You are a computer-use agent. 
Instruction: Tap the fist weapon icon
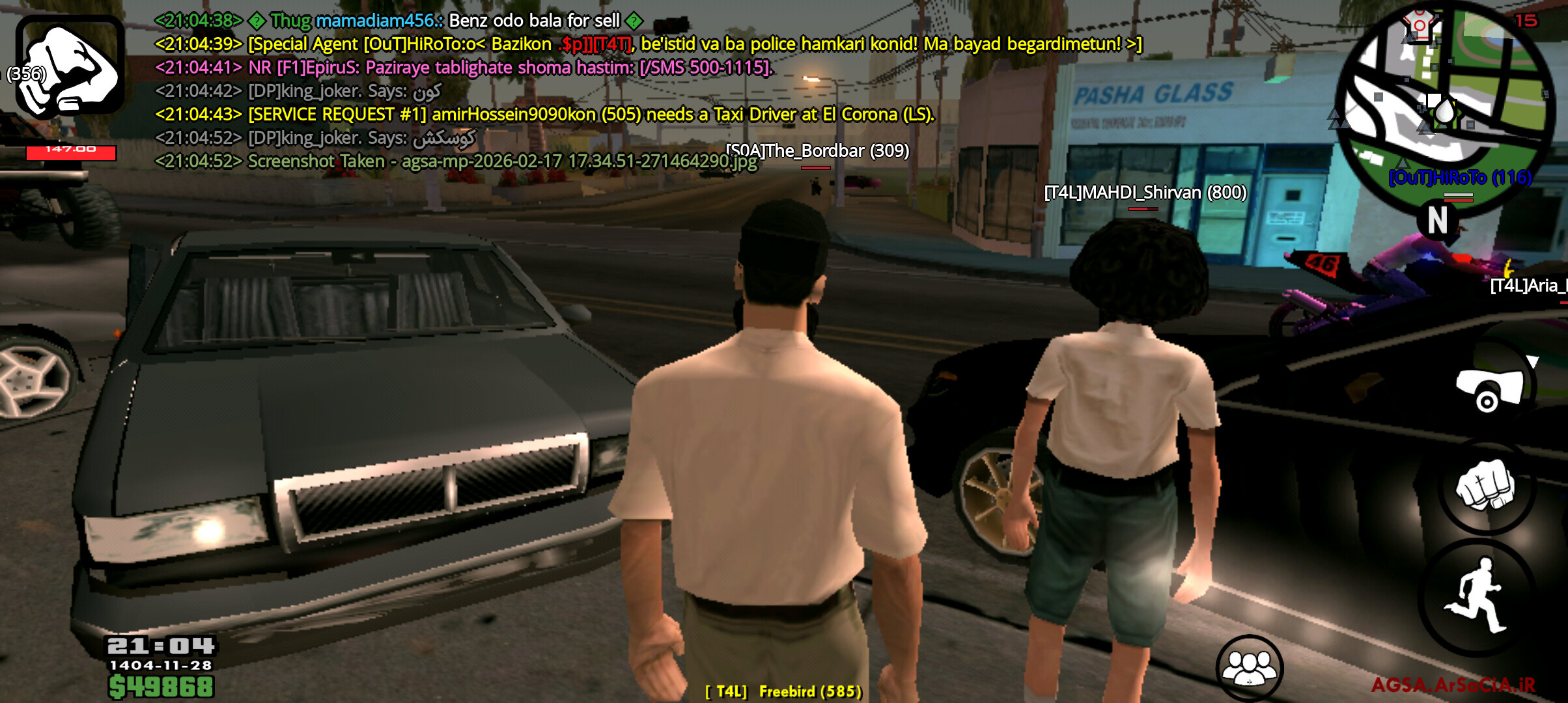click(x=70, y=67)
